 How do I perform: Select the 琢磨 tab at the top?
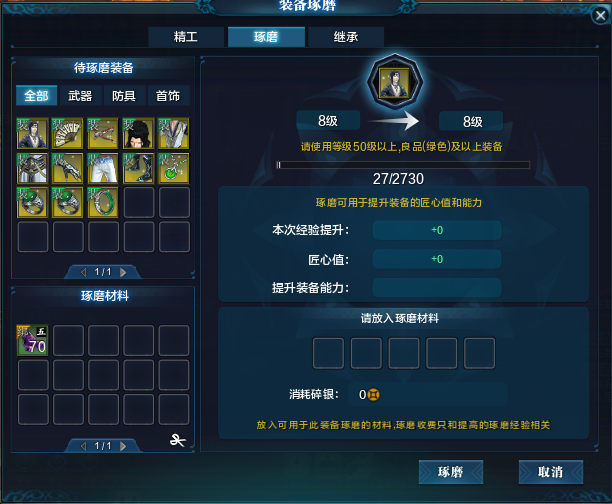tap(265, 37)
